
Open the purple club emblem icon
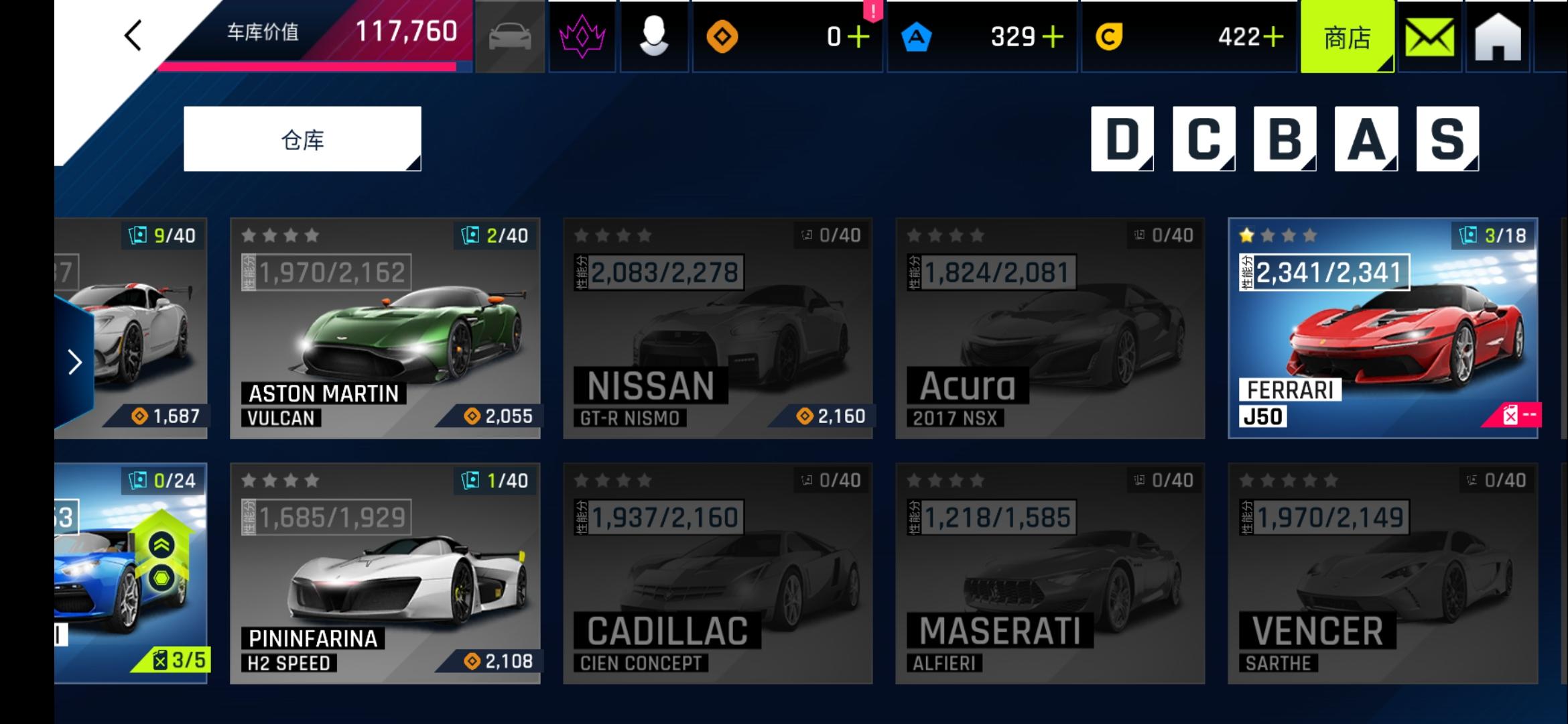[x=582, y=37]
